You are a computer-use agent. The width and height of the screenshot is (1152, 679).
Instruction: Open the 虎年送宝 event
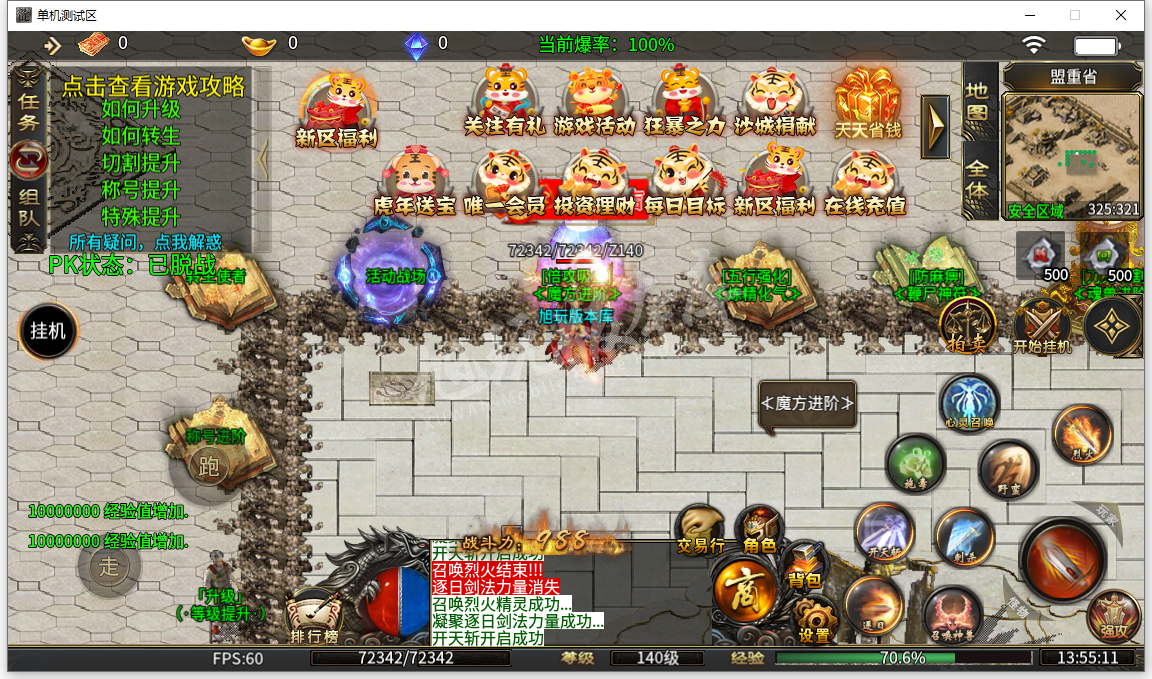point(414,182)
